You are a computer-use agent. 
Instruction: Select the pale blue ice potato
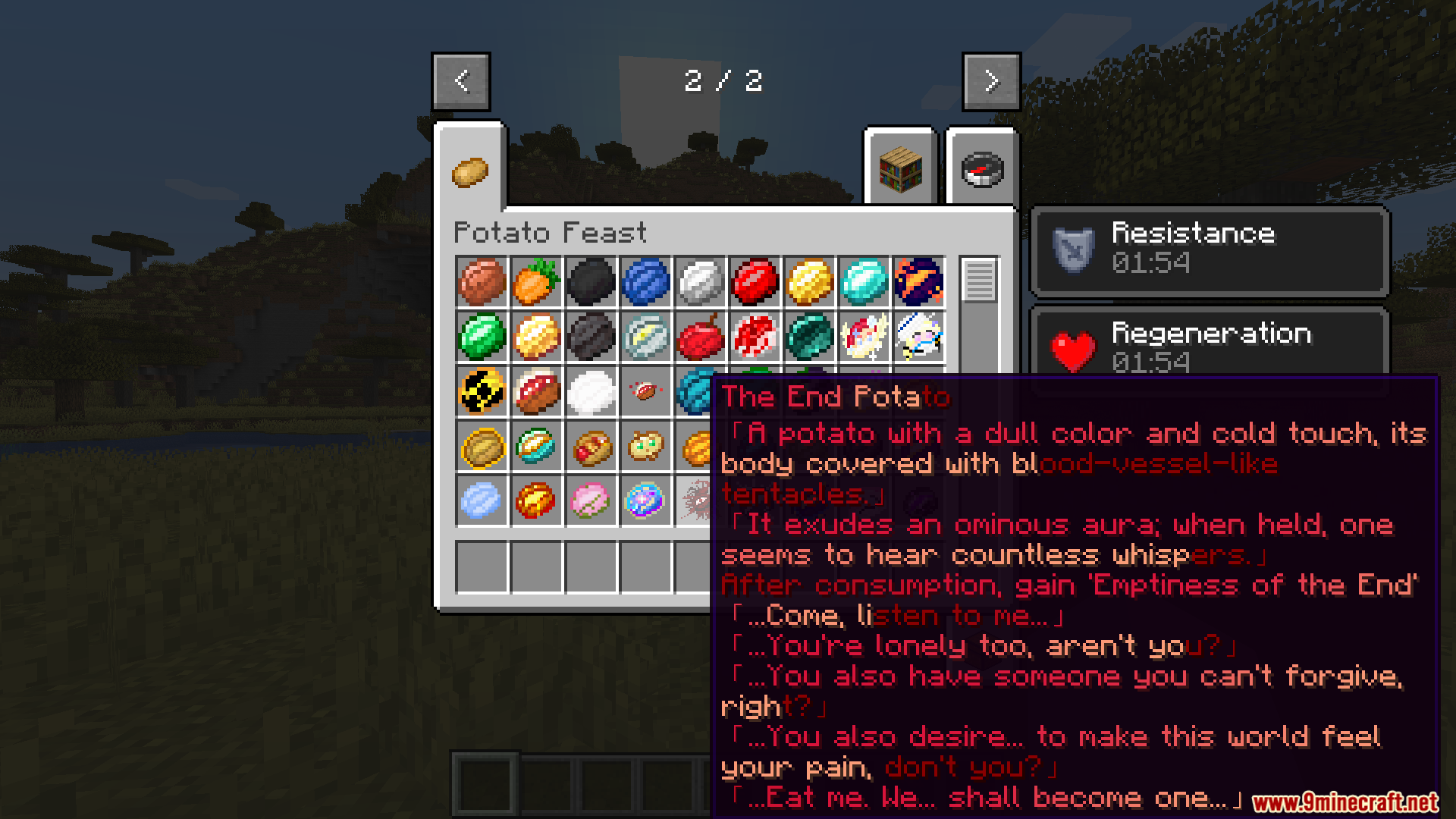[482, 500]
